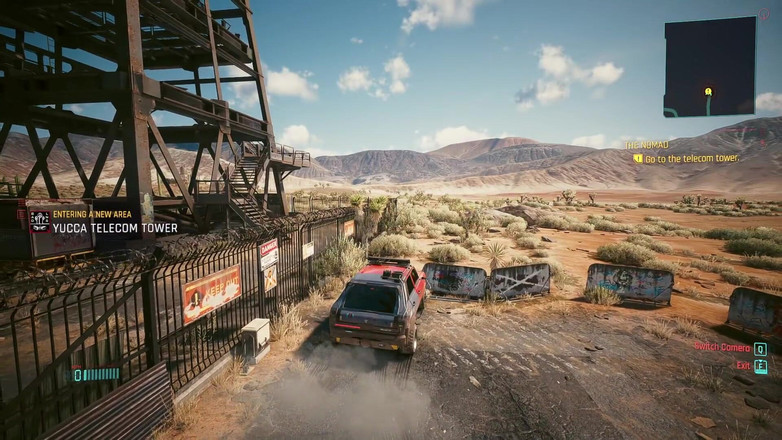This screenshot has height=440, width=782.
Task: Click the yellow quest marker on the minimap
Action: pos(708,91)
